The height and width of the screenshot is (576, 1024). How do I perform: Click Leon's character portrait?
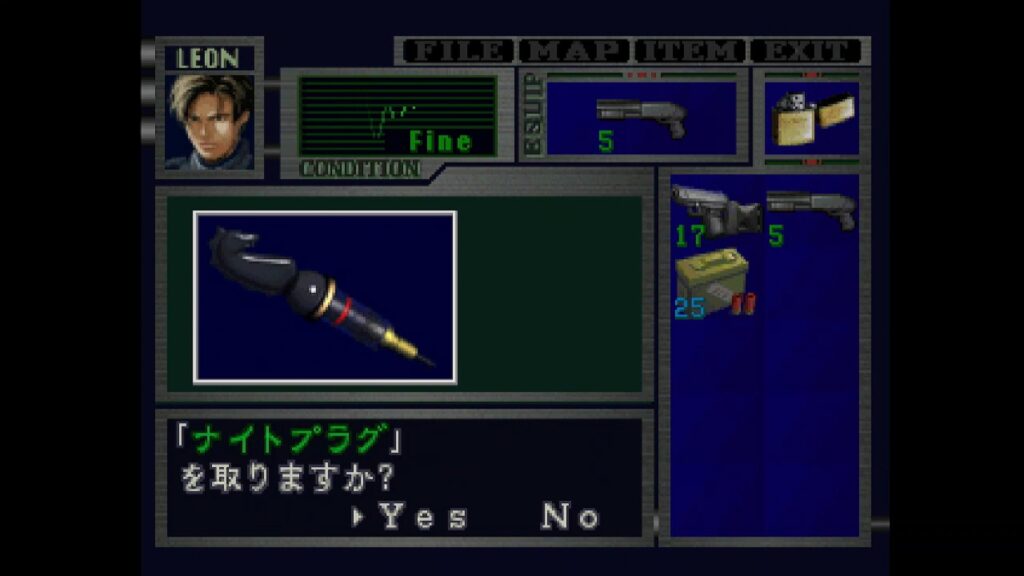click(x=209, y=121)
